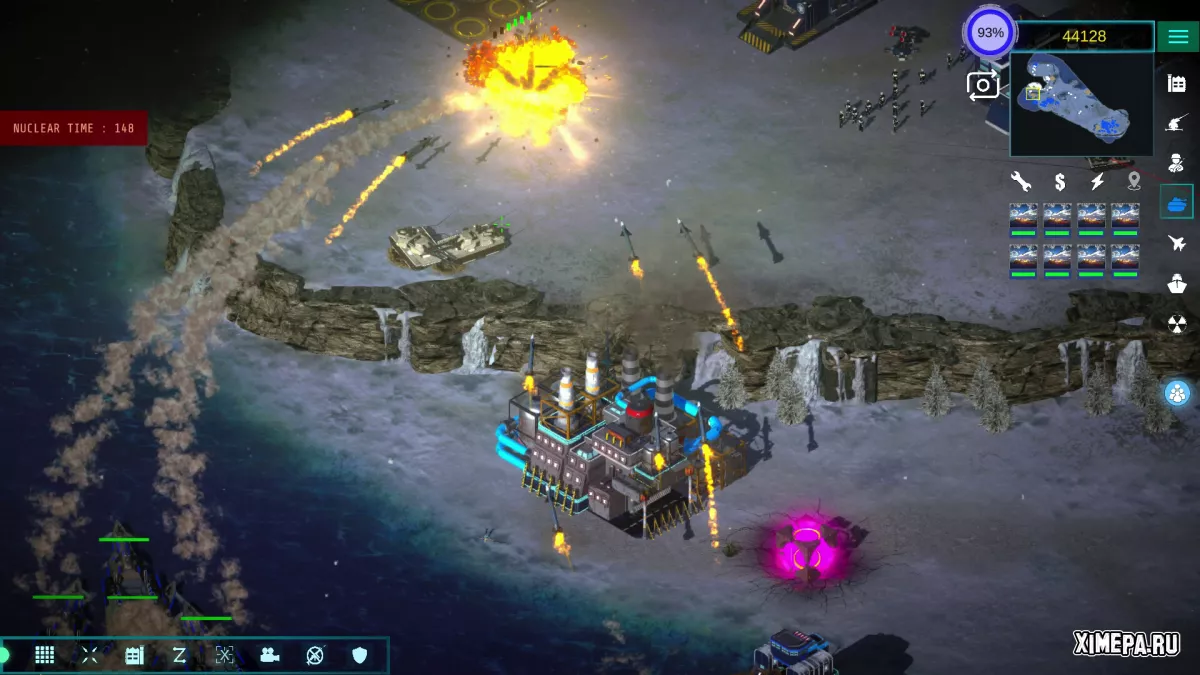Choose the map pin waypoint tool
The image size is (1200, 675).
(x=1134, y=182)
